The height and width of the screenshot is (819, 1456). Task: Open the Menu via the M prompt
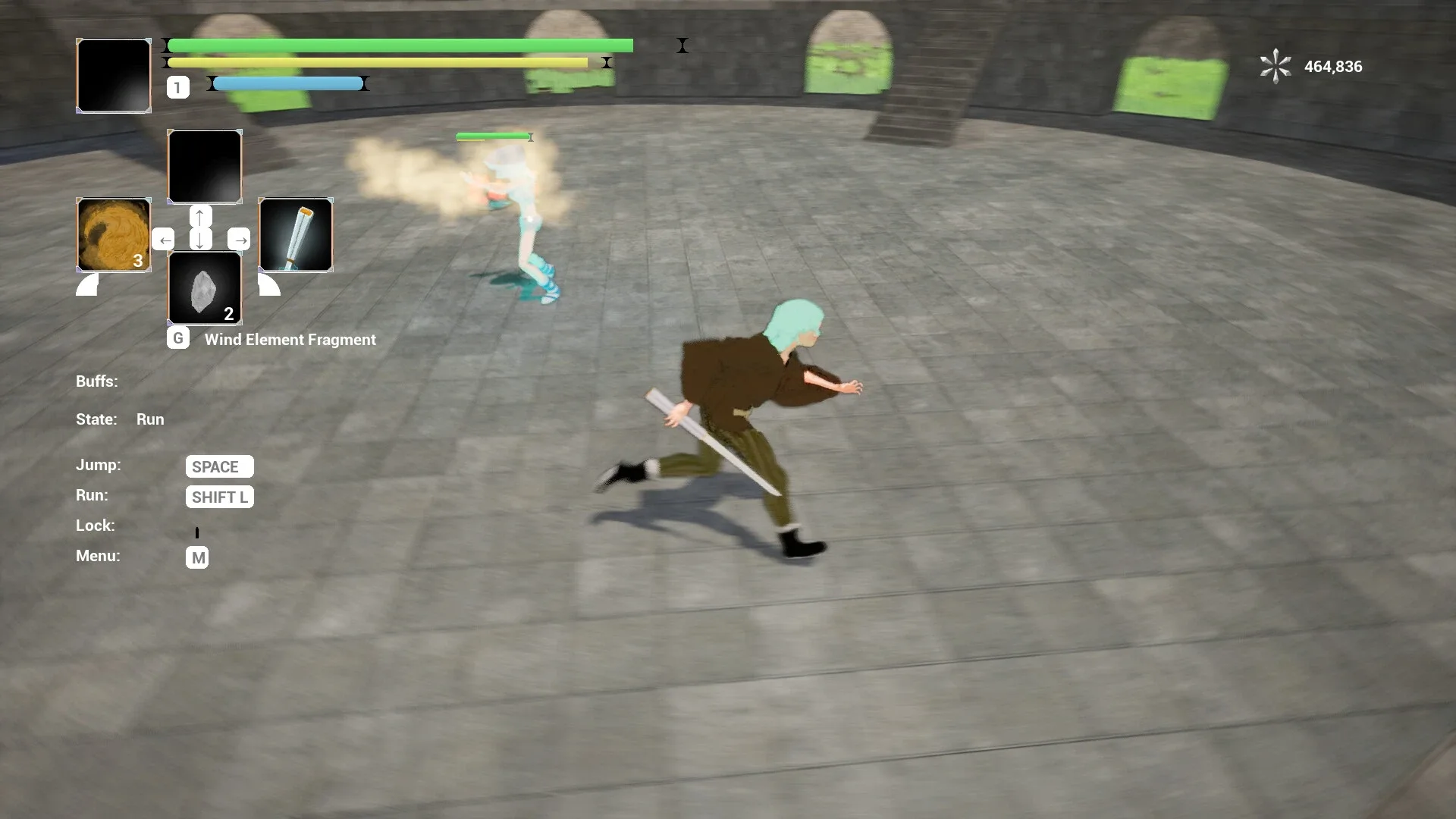tap(197, 557)
